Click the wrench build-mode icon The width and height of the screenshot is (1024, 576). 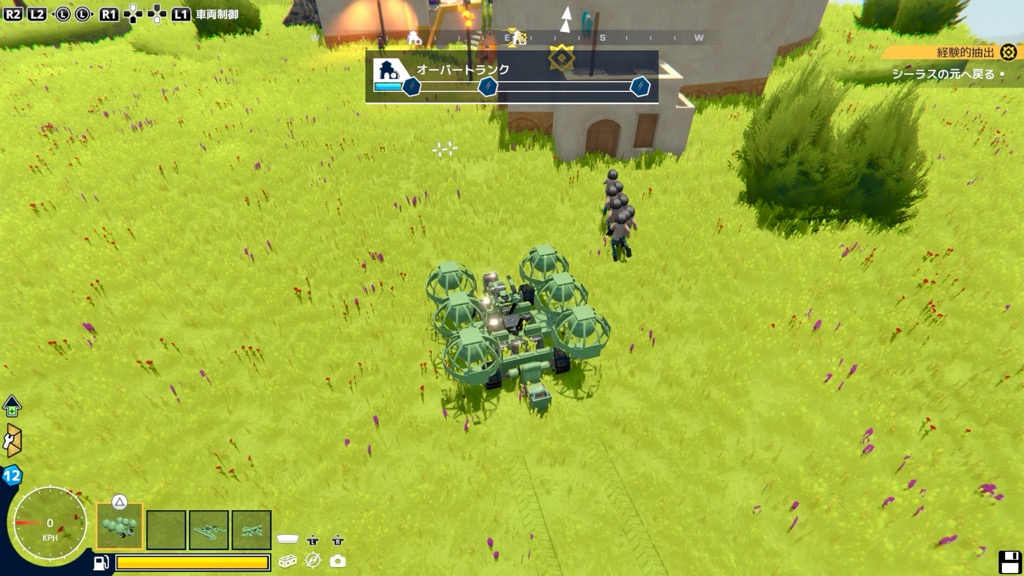pos(13,440)
